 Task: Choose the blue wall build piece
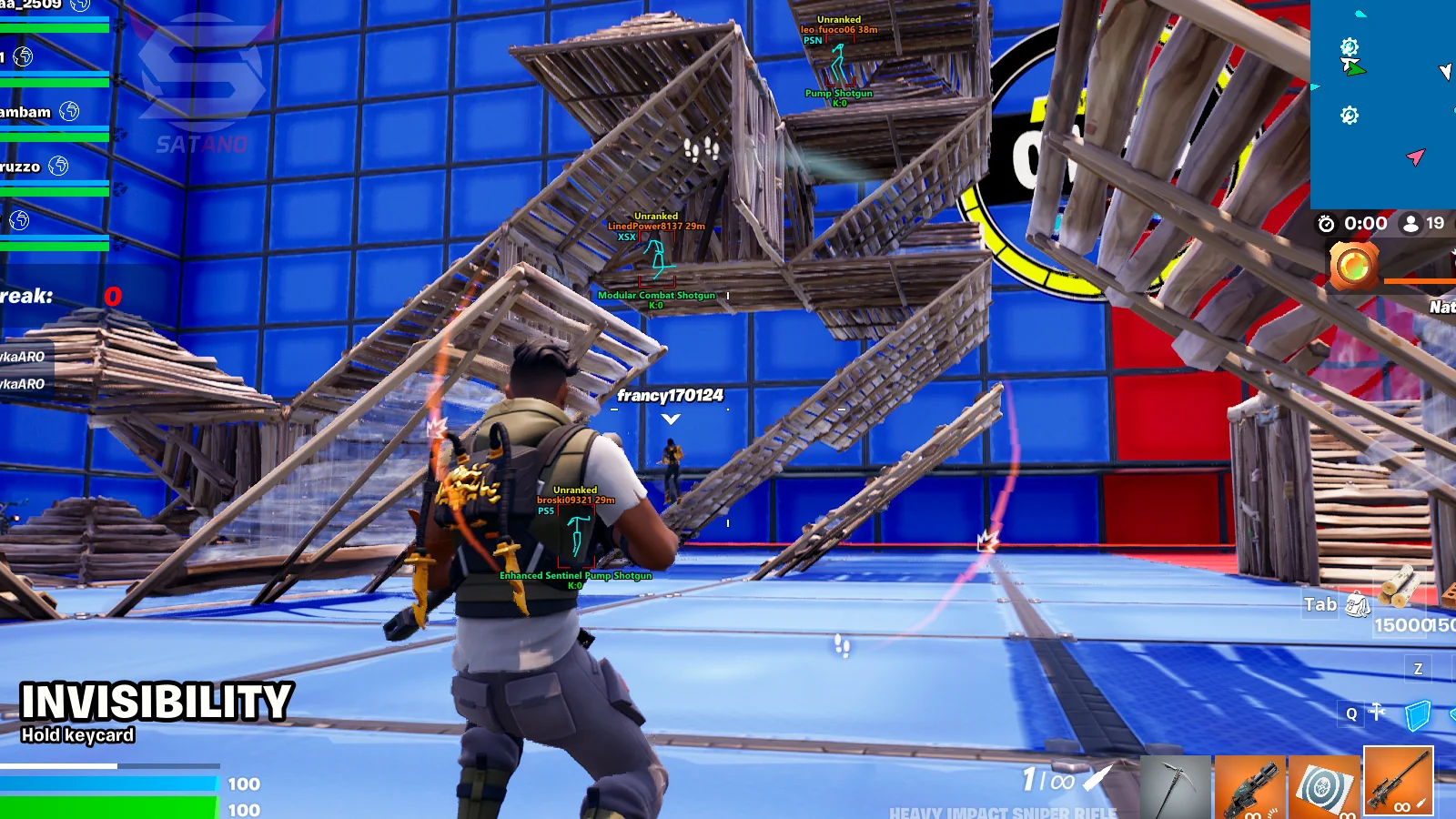(x=1418, y=715)
